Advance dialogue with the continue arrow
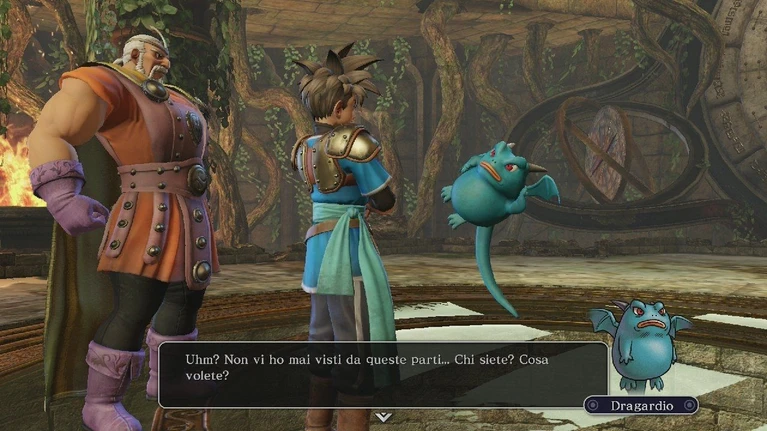The width and height of the screenshot is (767, 431). pyautogui.click(x=383, y=416)
